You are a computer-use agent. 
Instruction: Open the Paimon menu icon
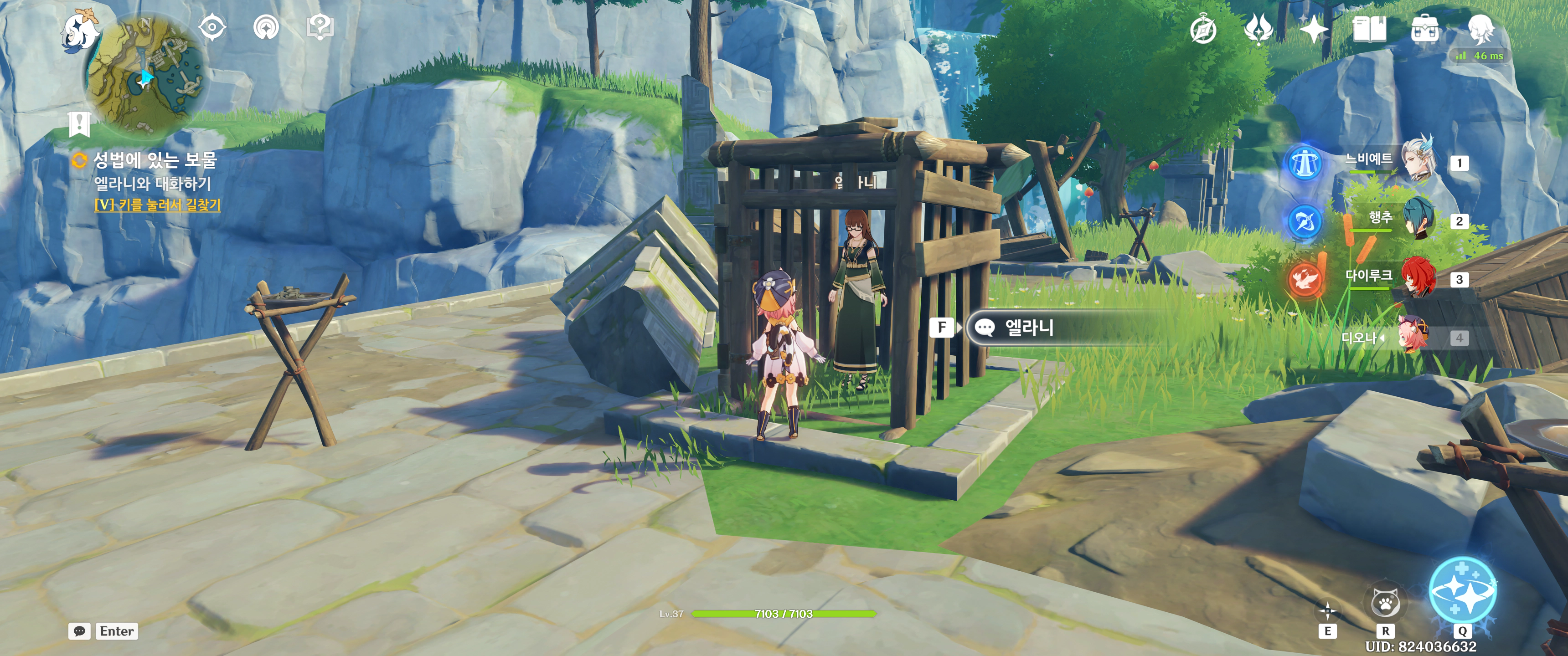point(80,29)
